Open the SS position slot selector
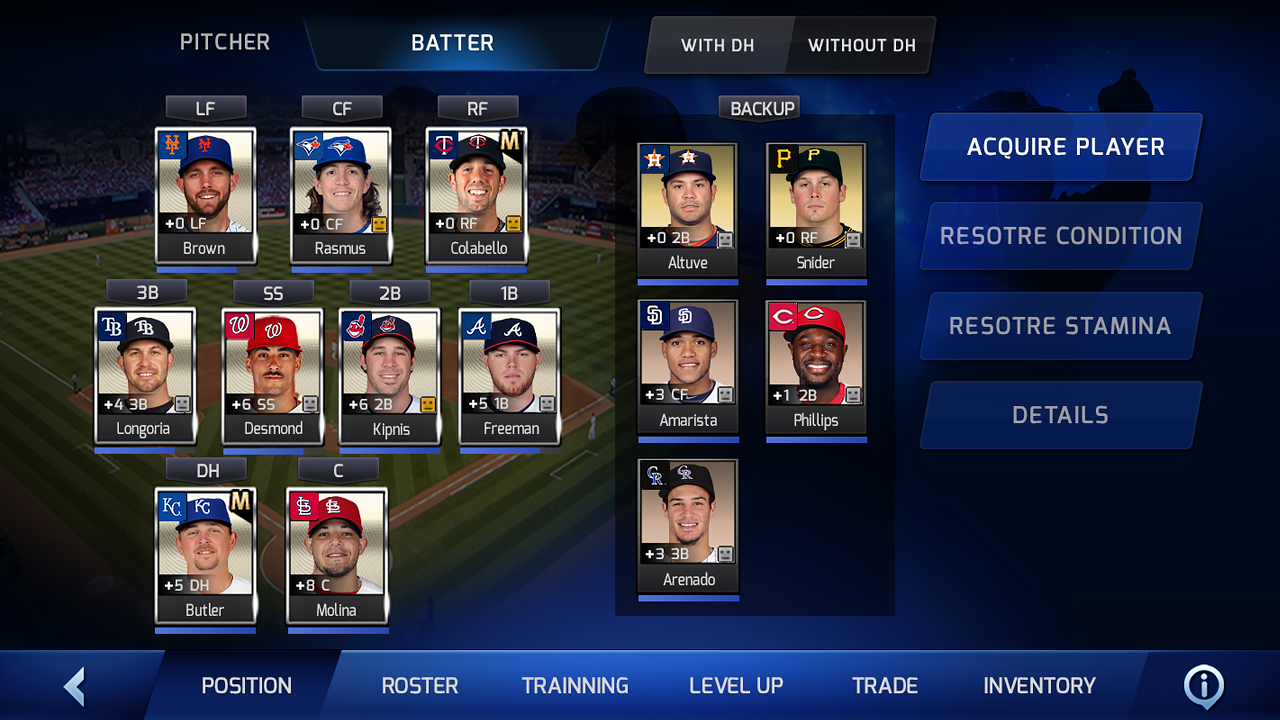Image resolution: width=1280 pixels, height=720 pixels. 272,292
